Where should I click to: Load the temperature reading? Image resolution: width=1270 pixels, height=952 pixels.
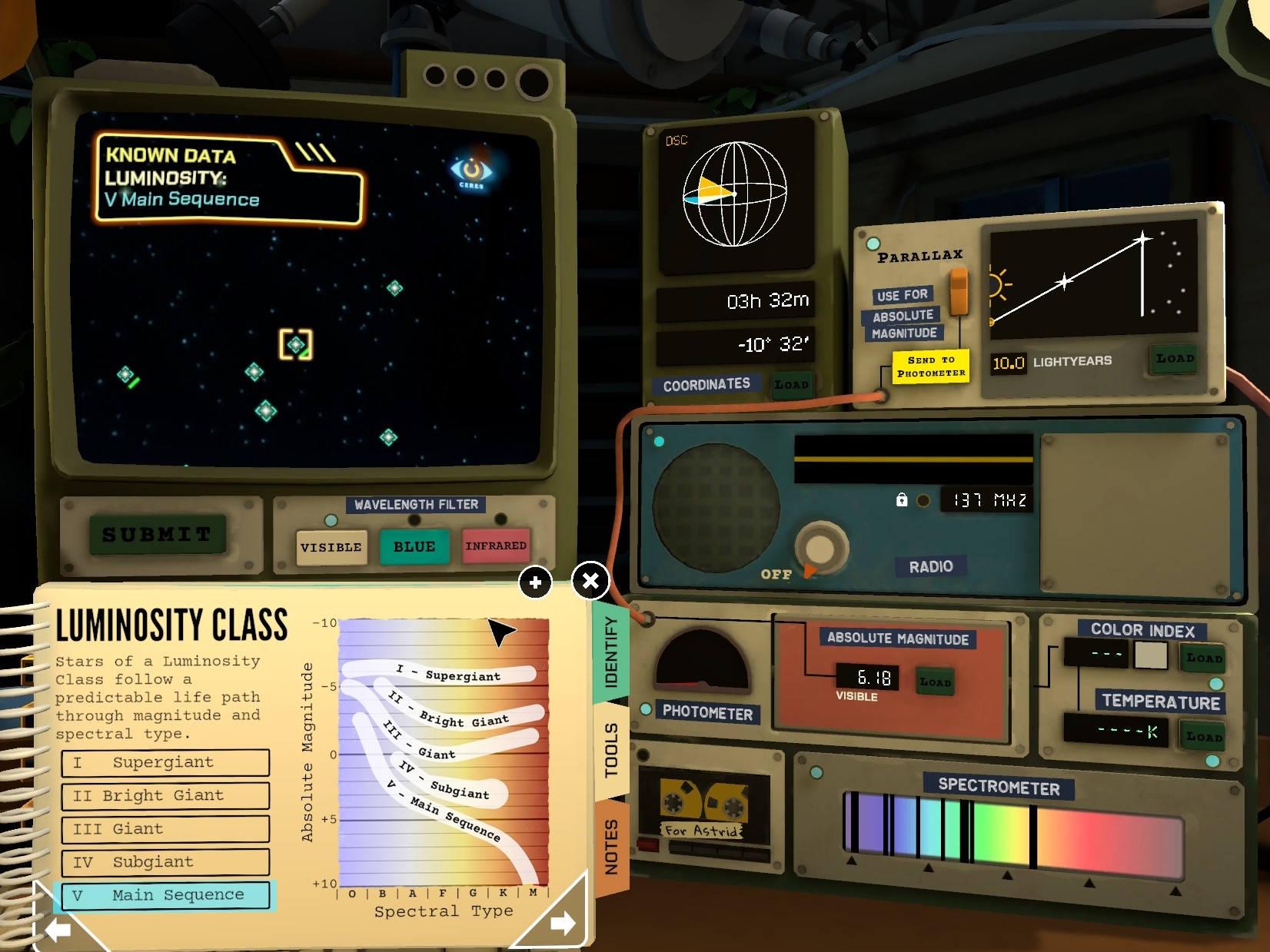(x=1203, y=736)
